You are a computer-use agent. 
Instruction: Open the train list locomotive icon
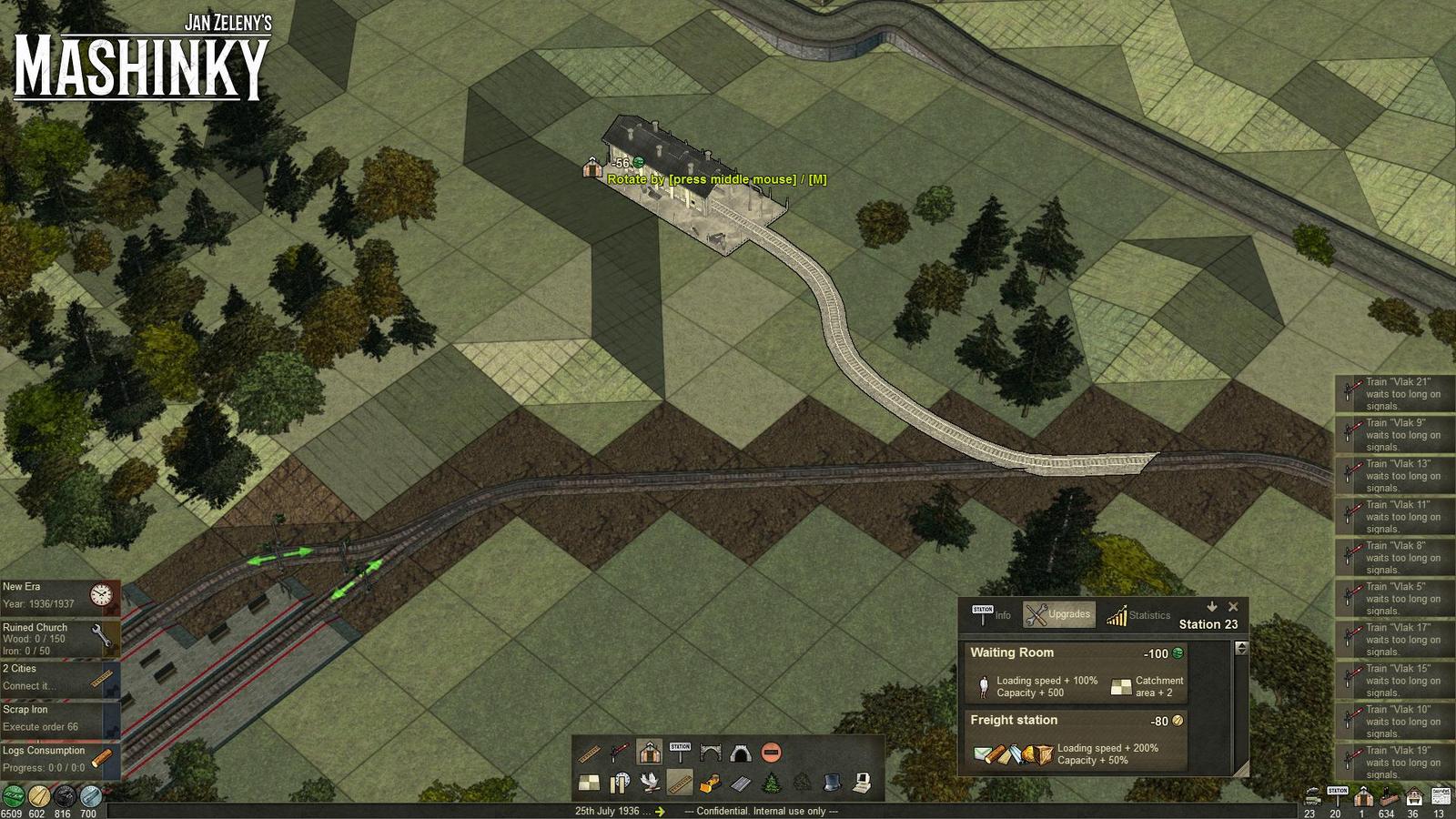[1311, 797]
